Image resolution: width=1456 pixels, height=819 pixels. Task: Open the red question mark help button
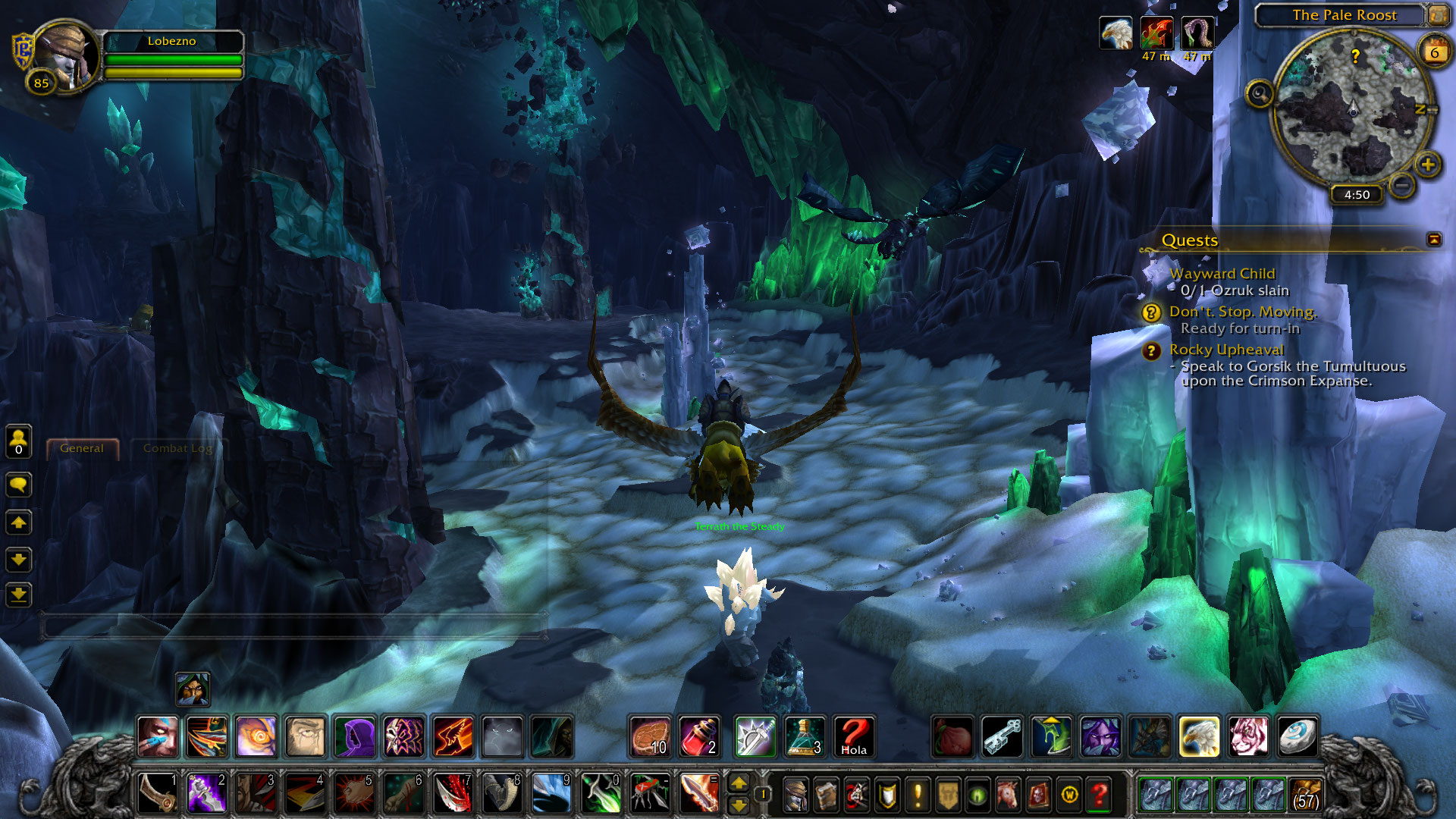point(1099,795)
